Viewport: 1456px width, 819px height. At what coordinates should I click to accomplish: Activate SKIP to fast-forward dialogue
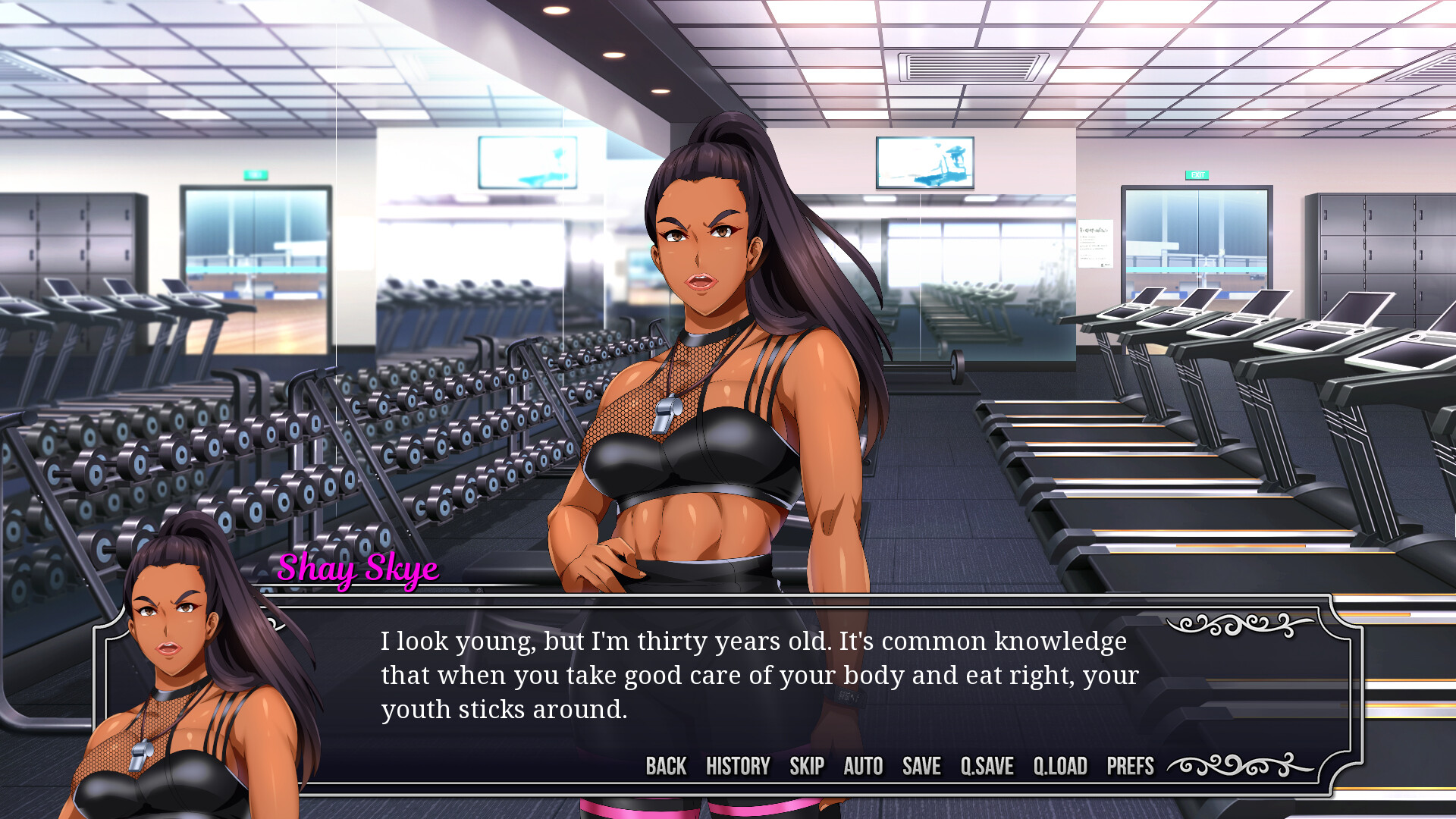coord(807,766)
